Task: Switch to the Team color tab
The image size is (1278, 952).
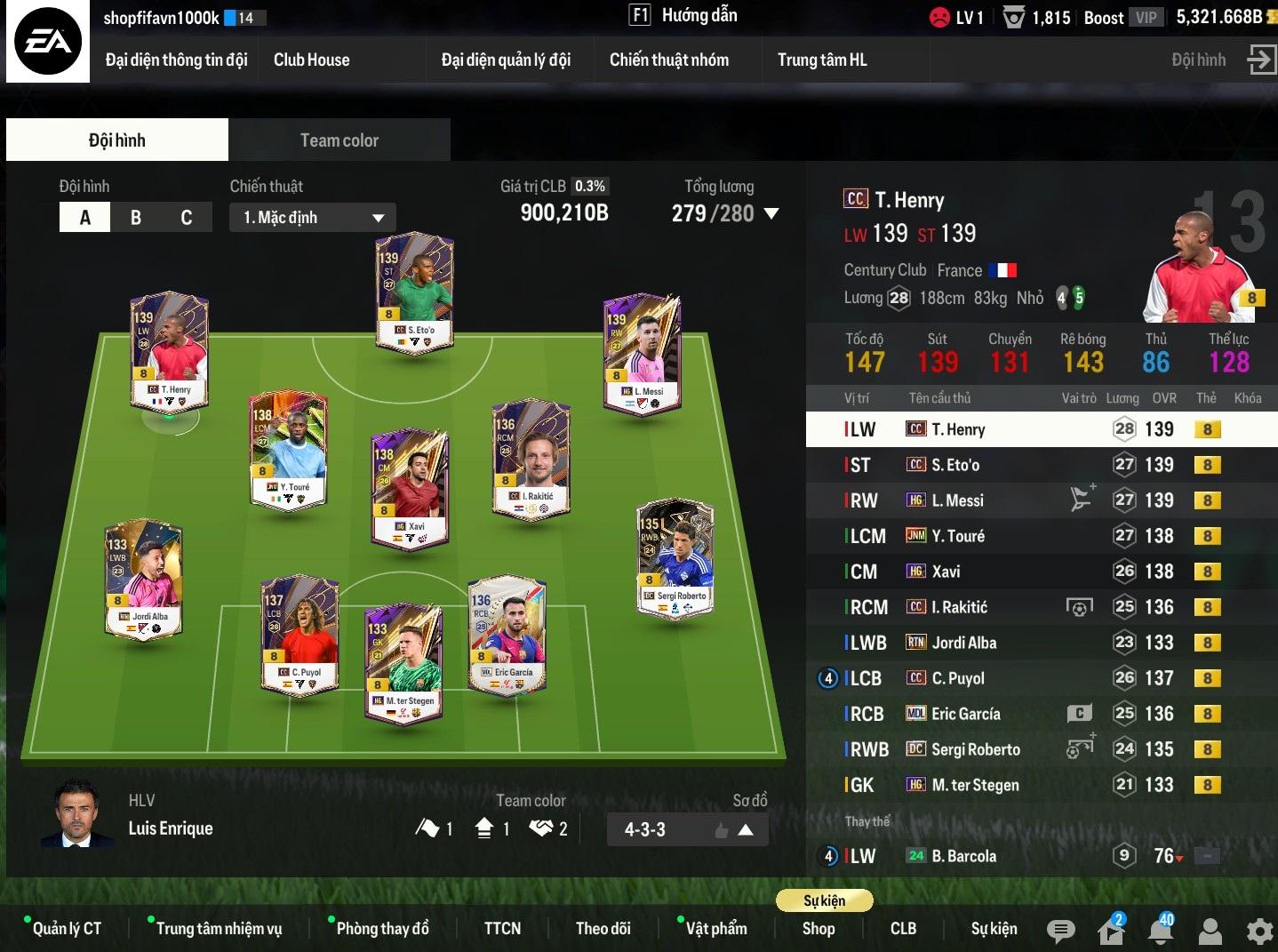Action: click(x=339, y=140)
